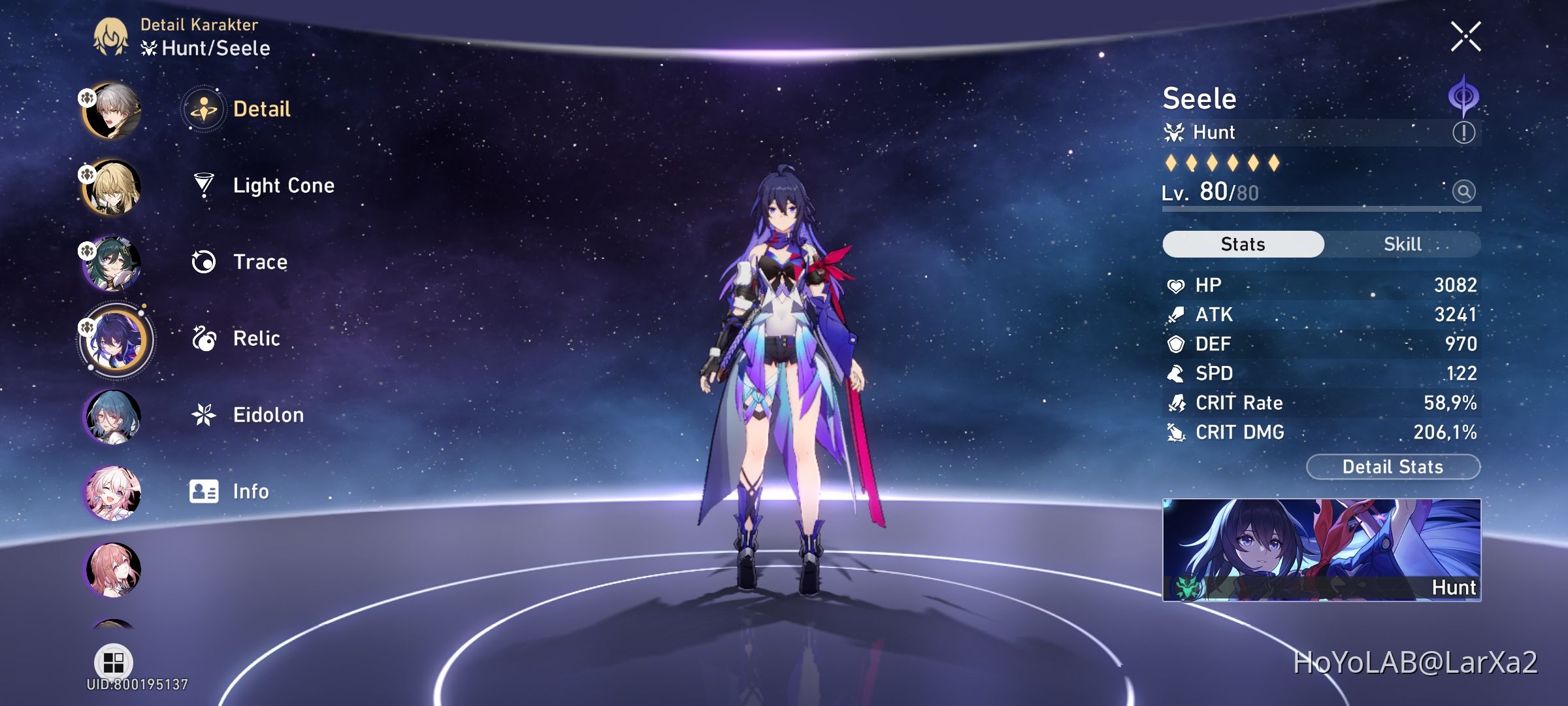Click the Eidolon snowflake icon

(x=204, y=414)
